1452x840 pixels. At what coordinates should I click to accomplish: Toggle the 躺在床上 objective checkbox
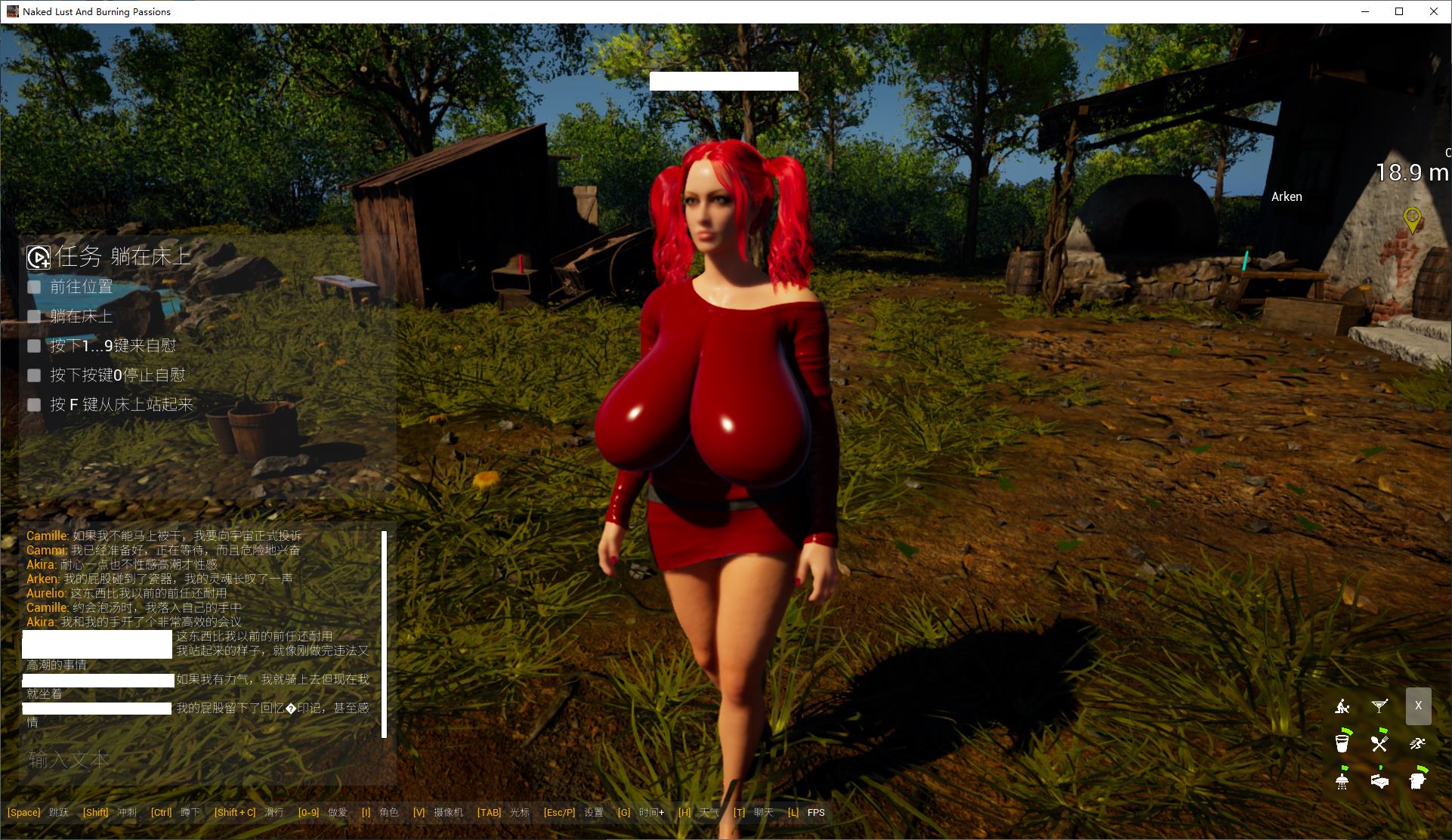34,317
